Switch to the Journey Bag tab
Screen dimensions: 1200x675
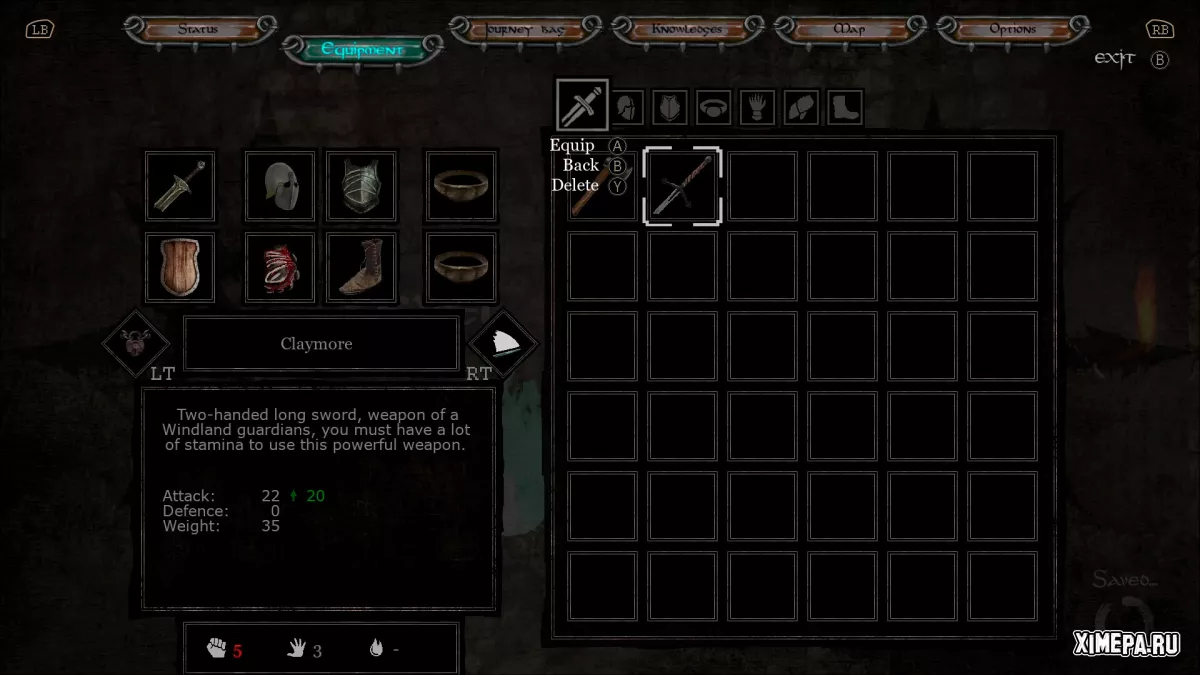click(525, 30)
